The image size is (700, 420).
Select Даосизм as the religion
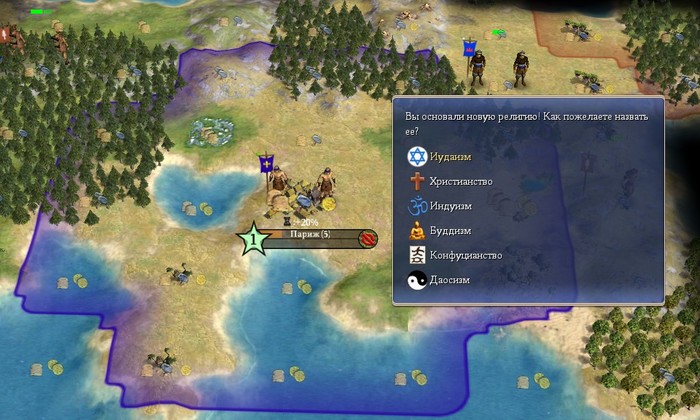(x=450, y=281)
